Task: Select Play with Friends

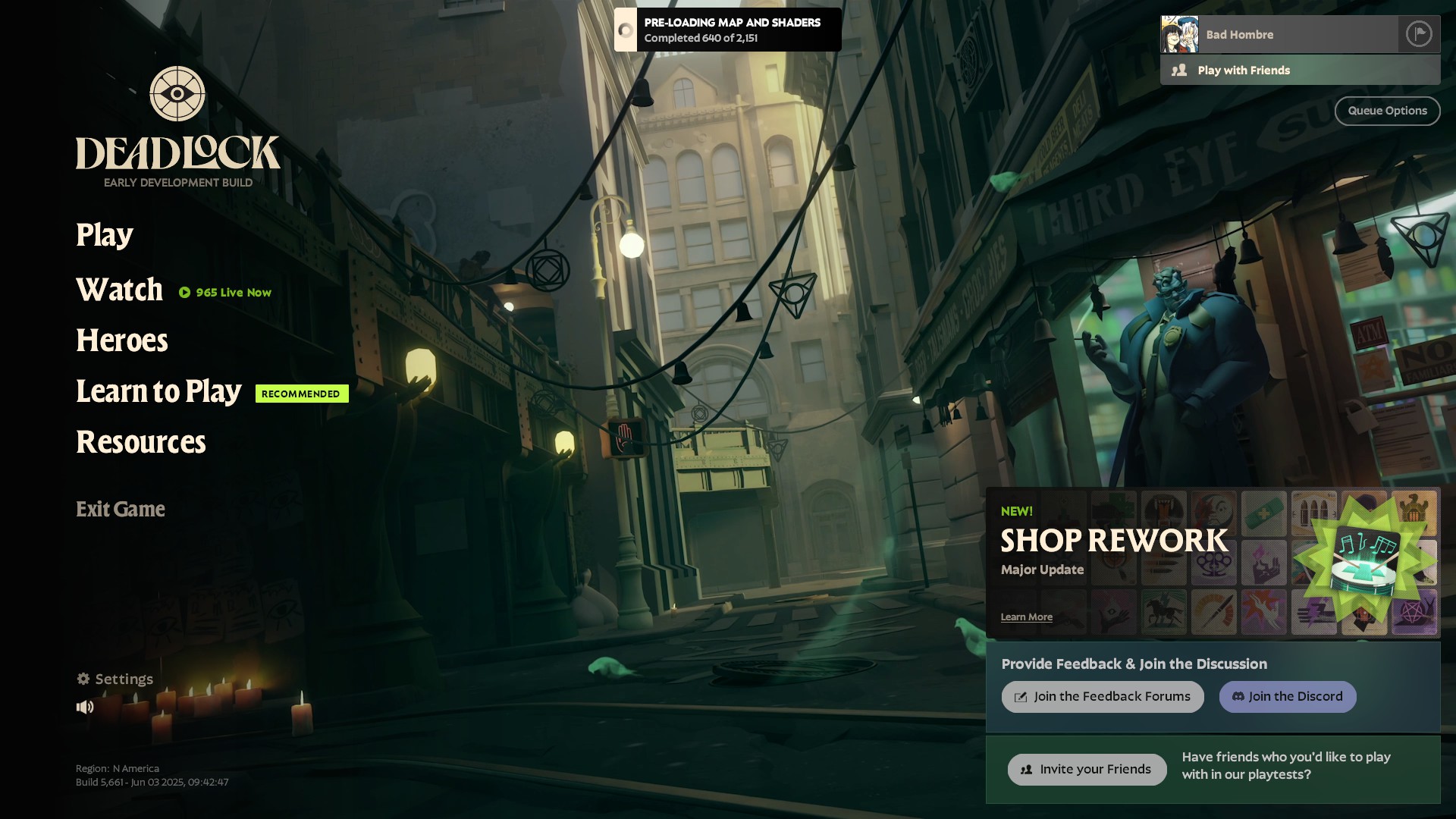Action: pos(1300,71)
